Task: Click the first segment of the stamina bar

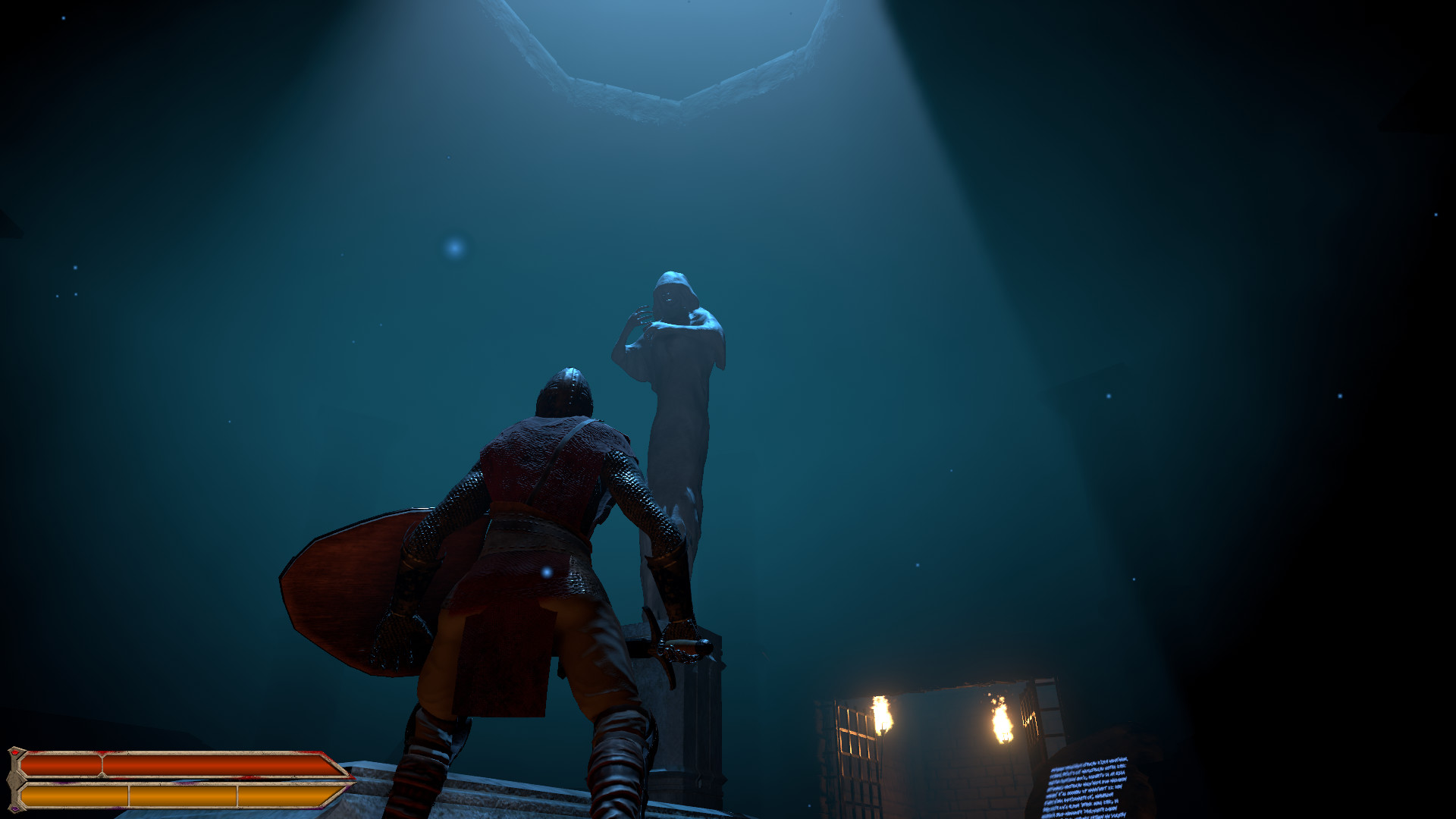Action: (76, 795)
